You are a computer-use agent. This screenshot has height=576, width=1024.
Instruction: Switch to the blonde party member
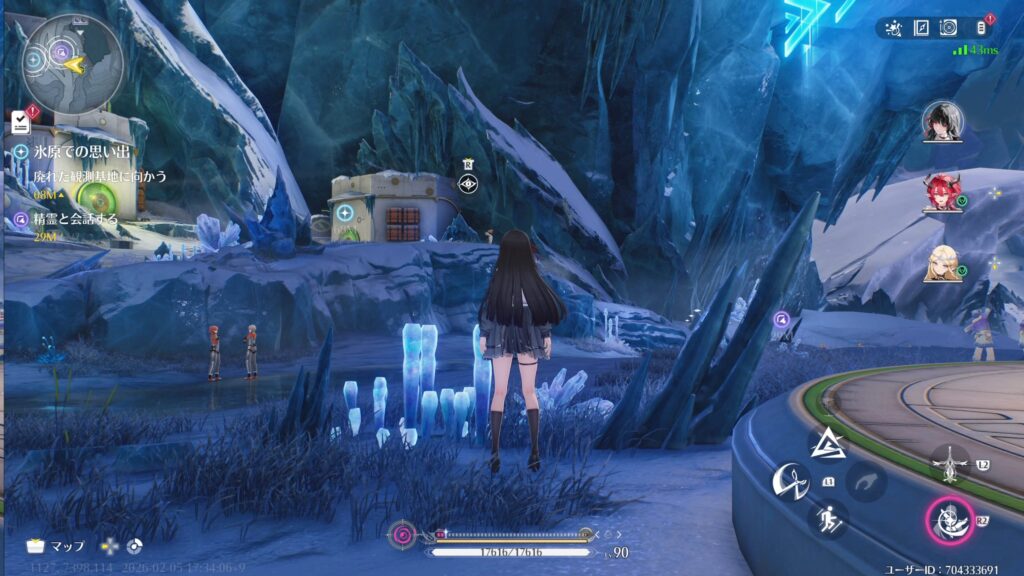pos(942,263)
